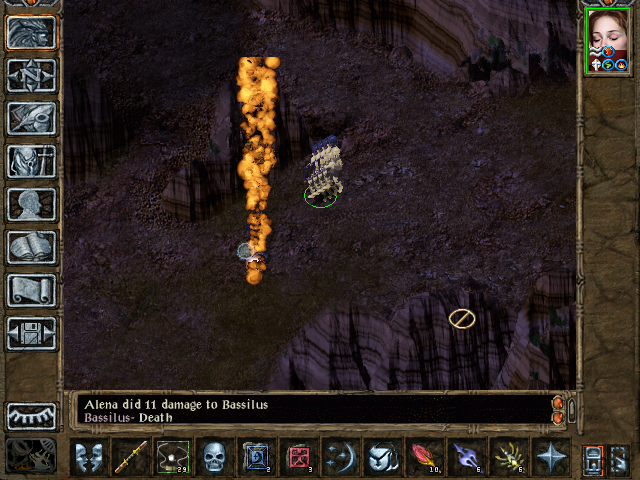The width and height of the screenshot is (640, 480).
Task: Click the game clock in the corner
Action: point(31,455)
